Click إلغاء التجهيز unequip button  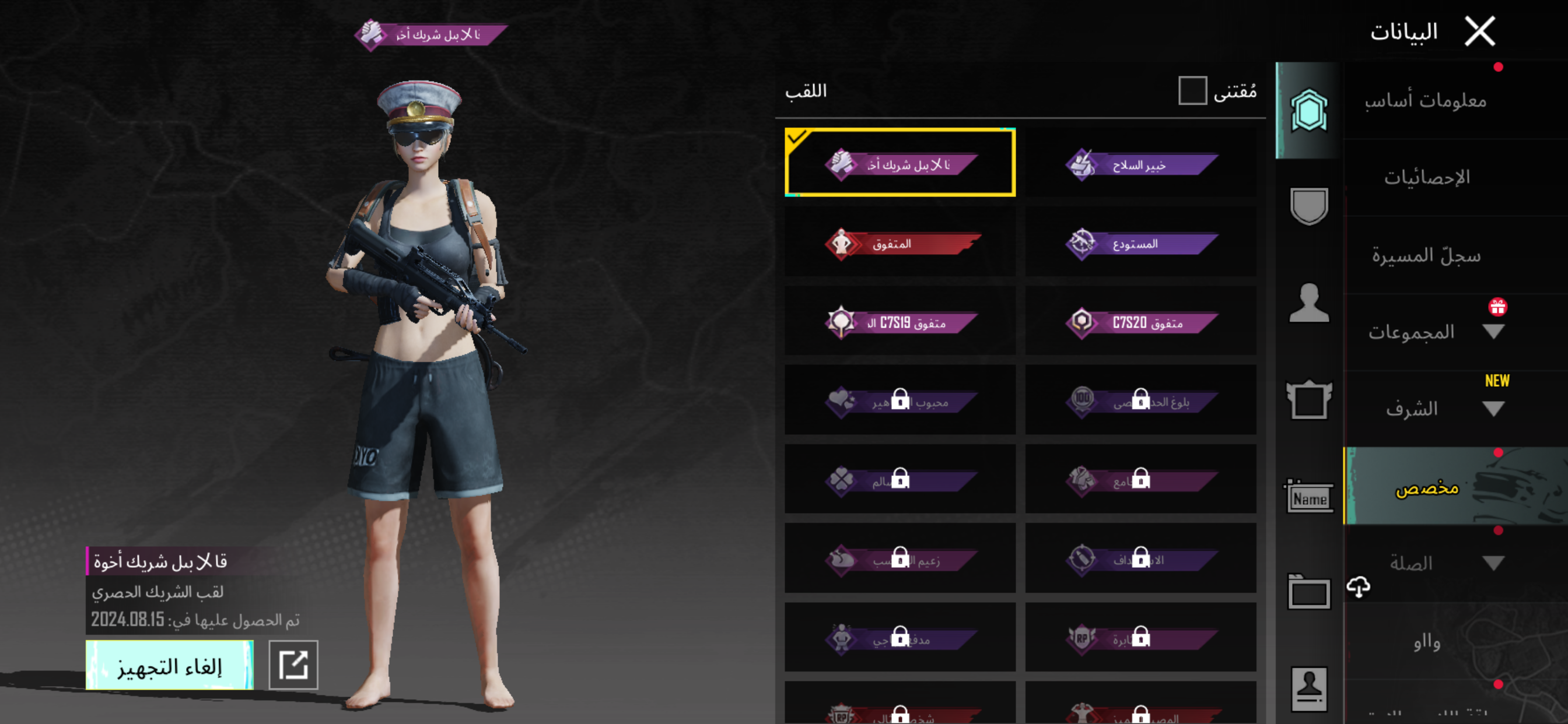pos(169,665)
